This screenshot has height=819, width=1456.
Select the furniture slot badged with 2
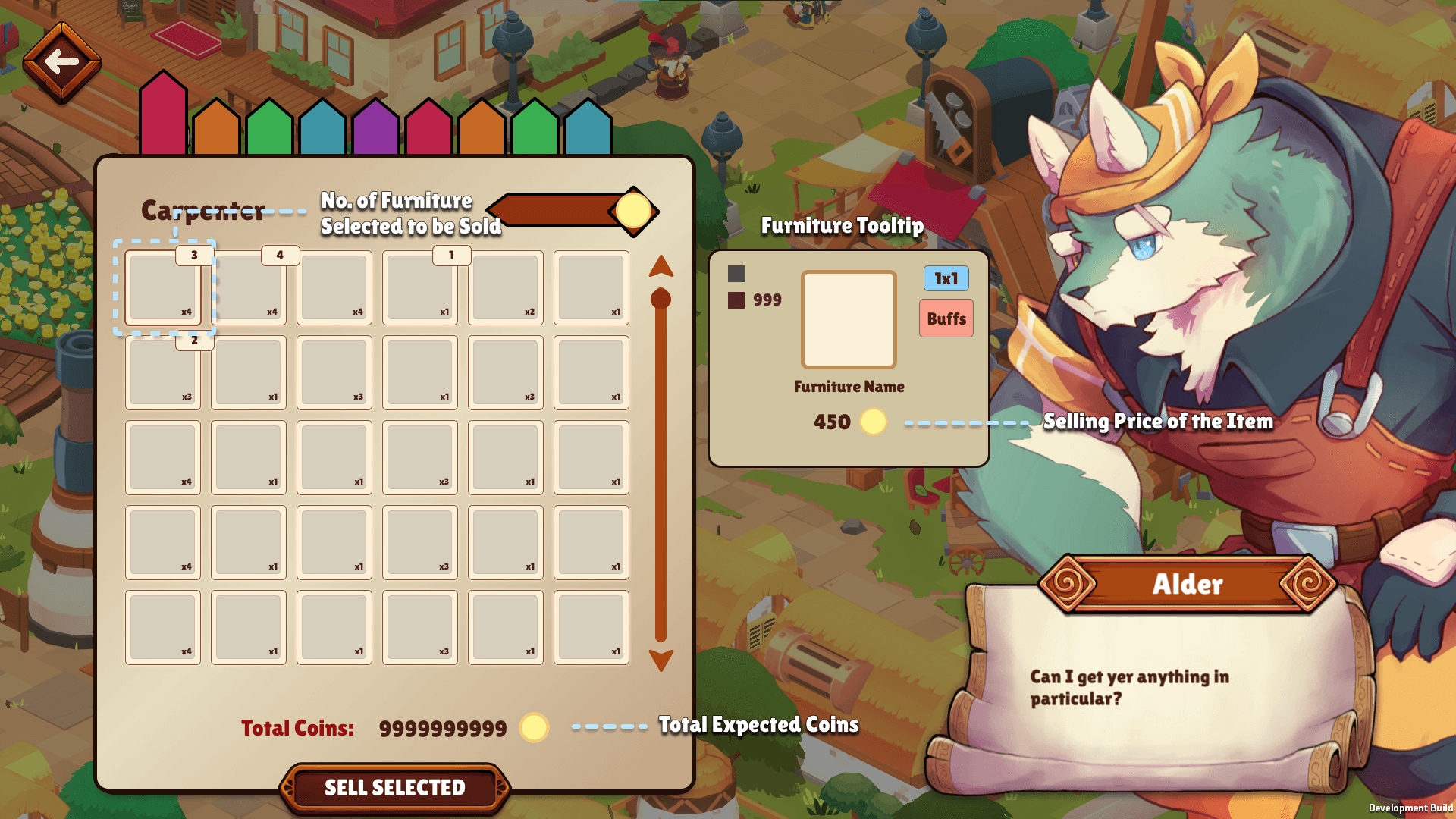pos(163,373)
